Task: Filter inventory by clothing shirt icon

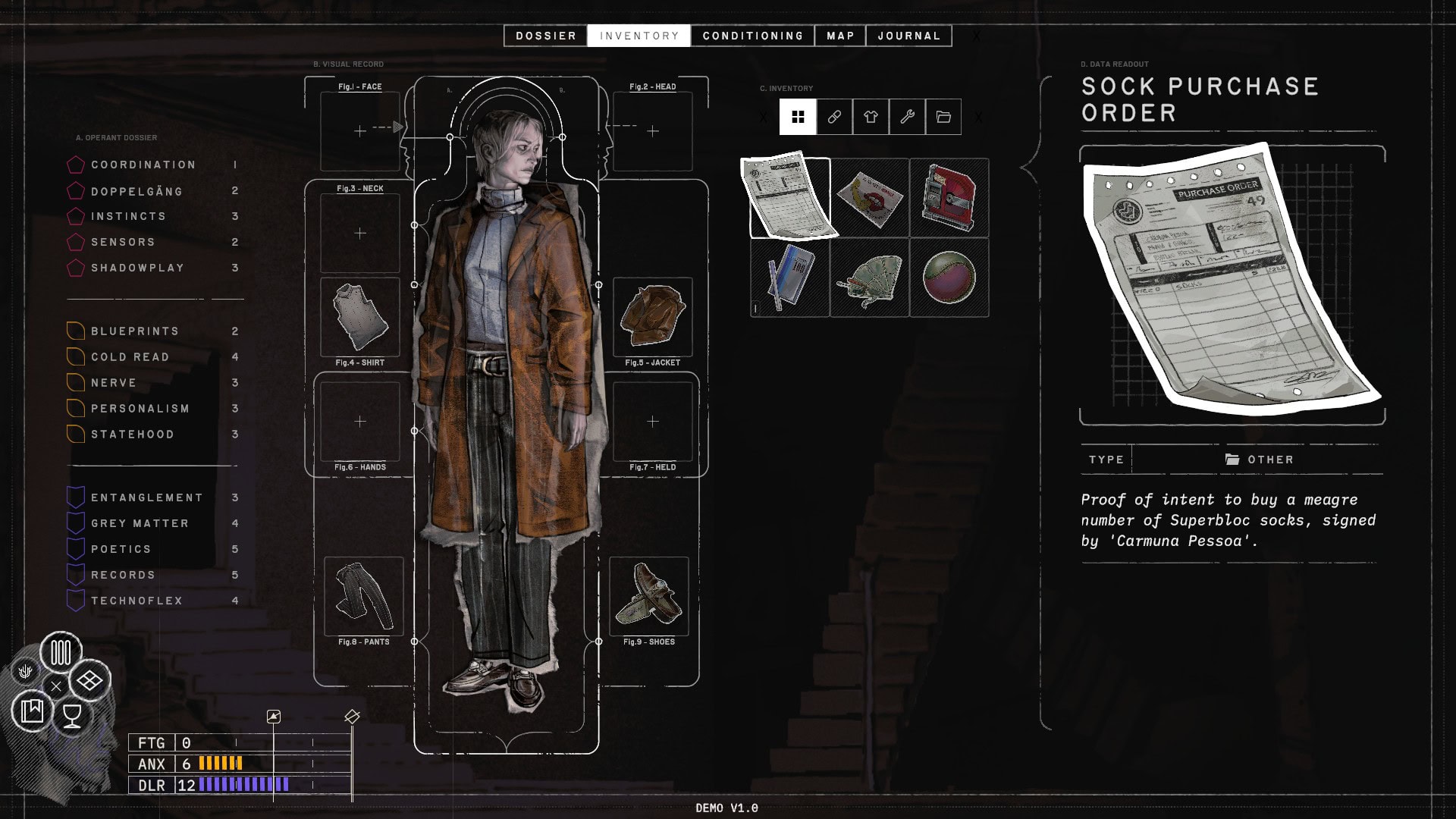Action: pos(871,117)
